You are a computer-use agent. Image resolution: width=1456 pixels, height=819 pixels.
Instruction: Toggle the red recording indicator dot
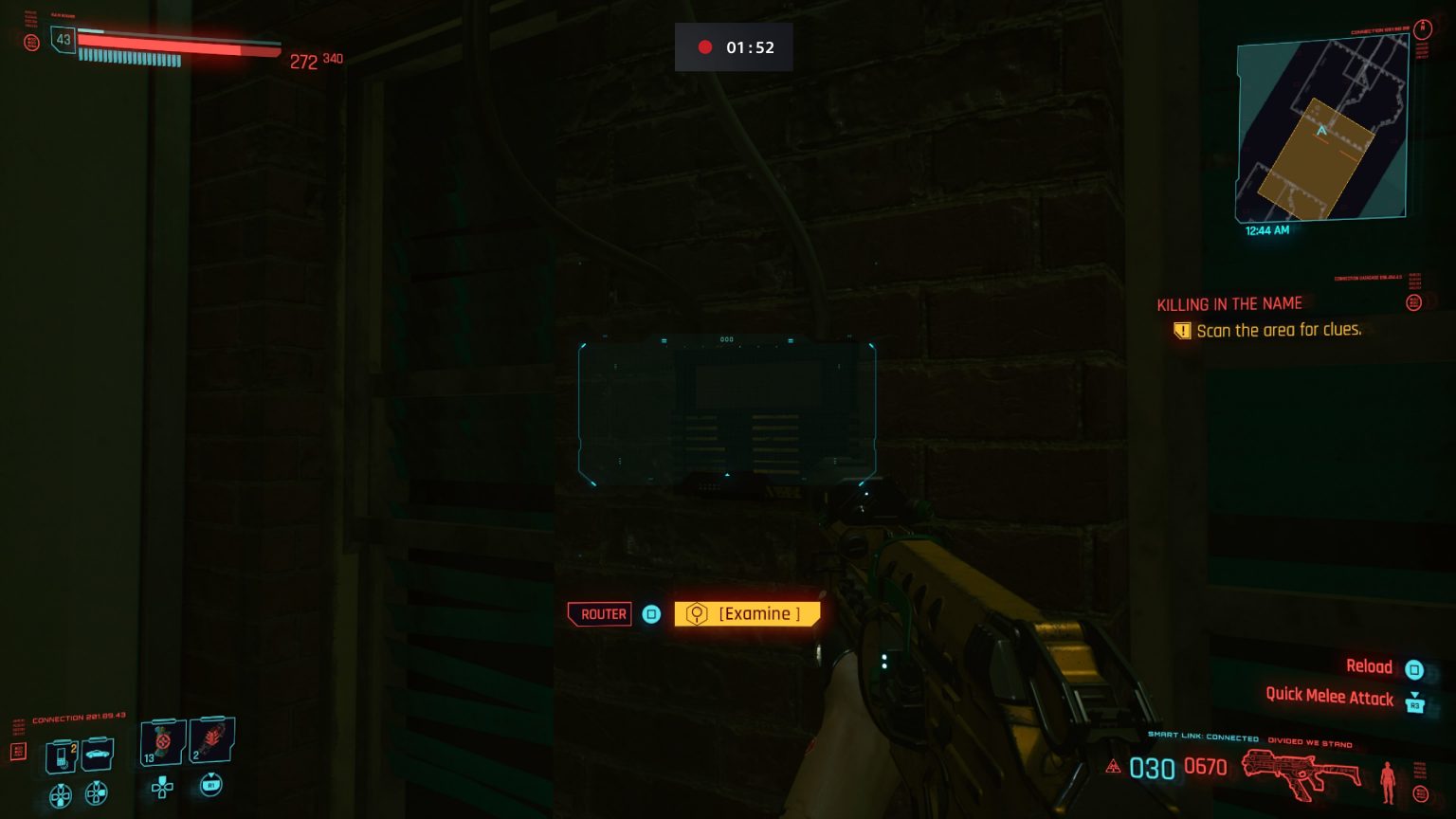click(x=705, y=46)
